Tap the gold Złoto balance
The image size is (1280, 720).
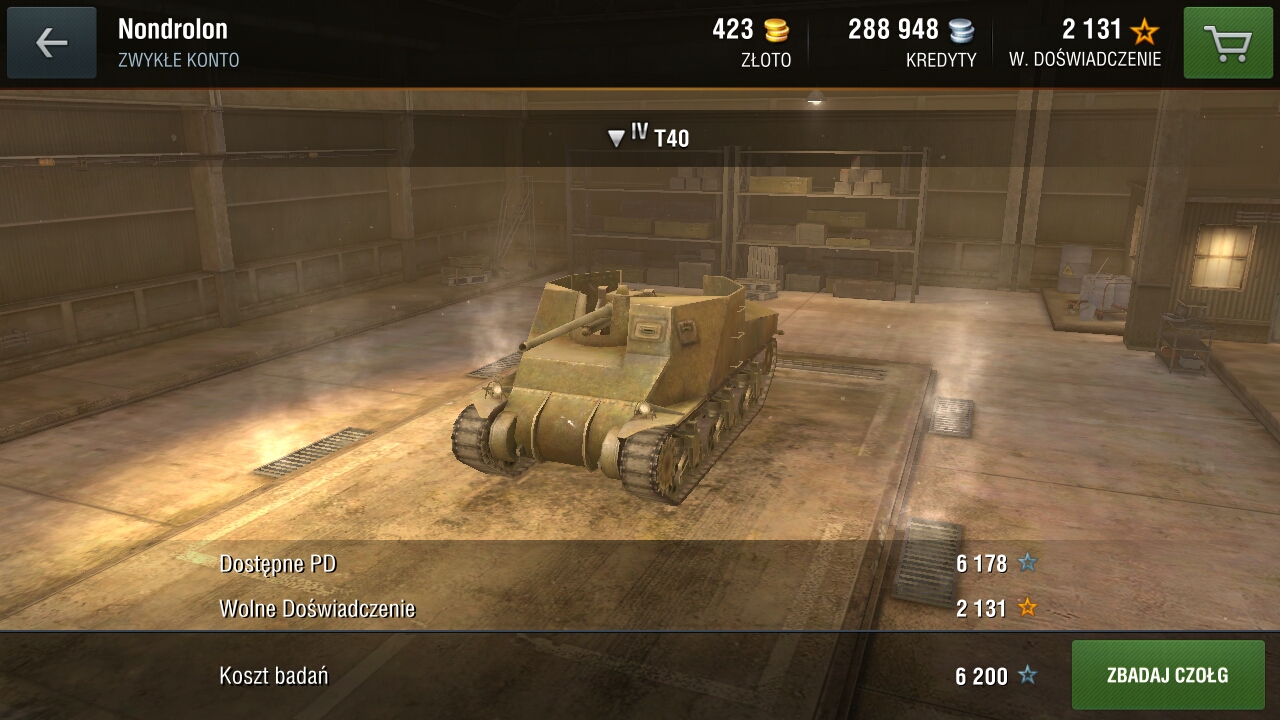click(x=751, y=43)
